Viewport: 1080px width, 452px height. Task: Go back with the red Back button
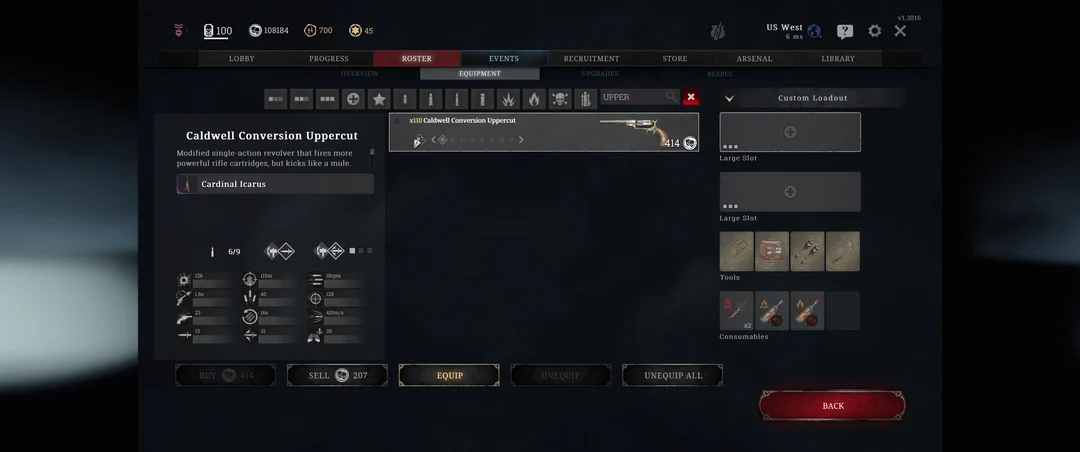coord(832,405)
